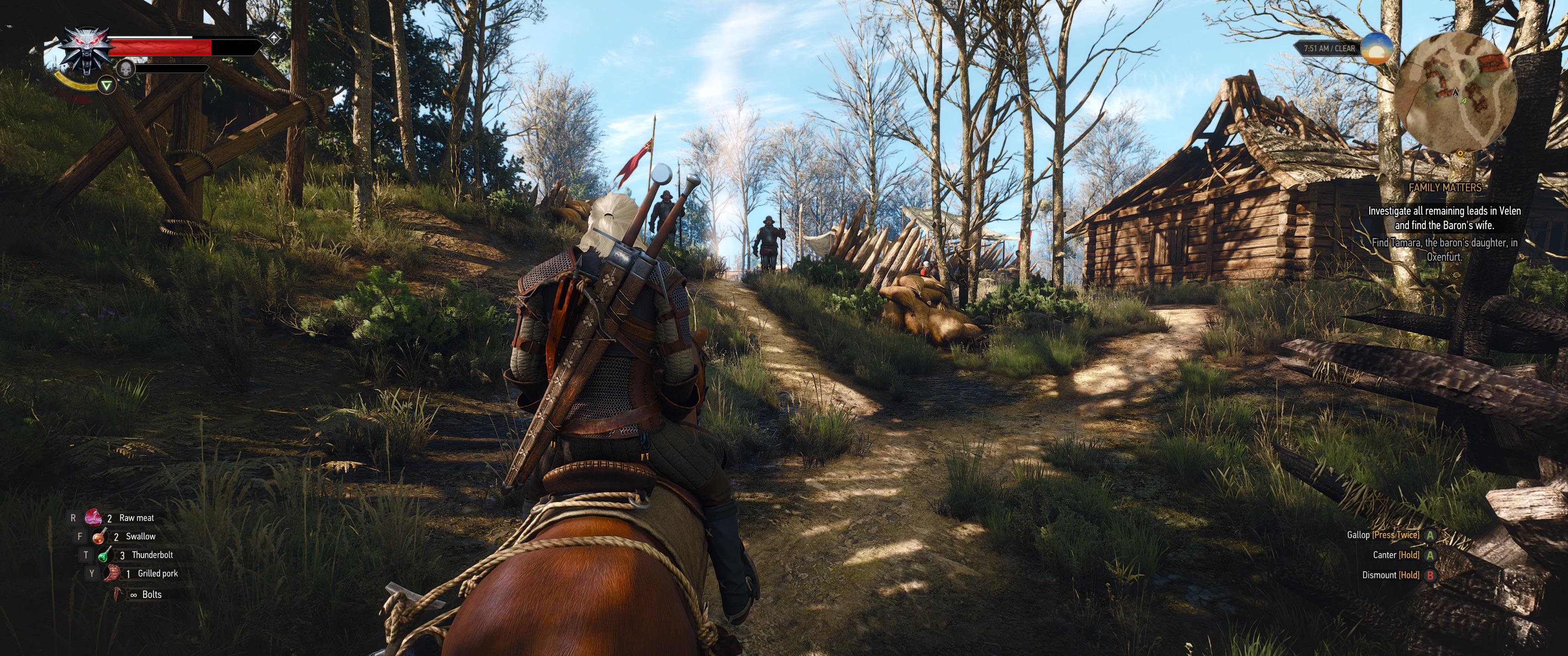Click the time and weather indicator
Viewport: 1568px width, 656px height.
coord(1329,48)
